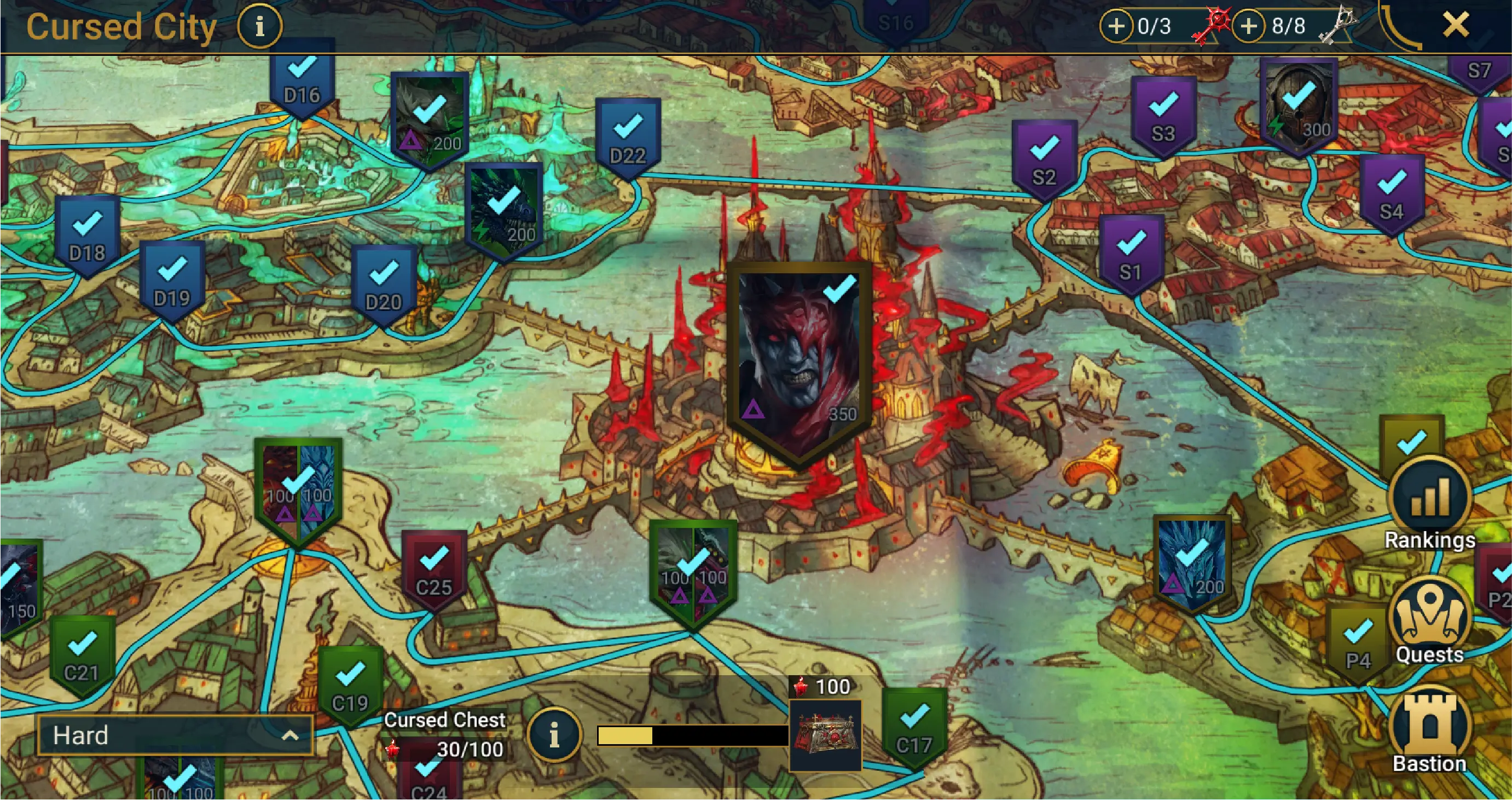
Task: Select stage D16 node
Action: click(302, 81)
